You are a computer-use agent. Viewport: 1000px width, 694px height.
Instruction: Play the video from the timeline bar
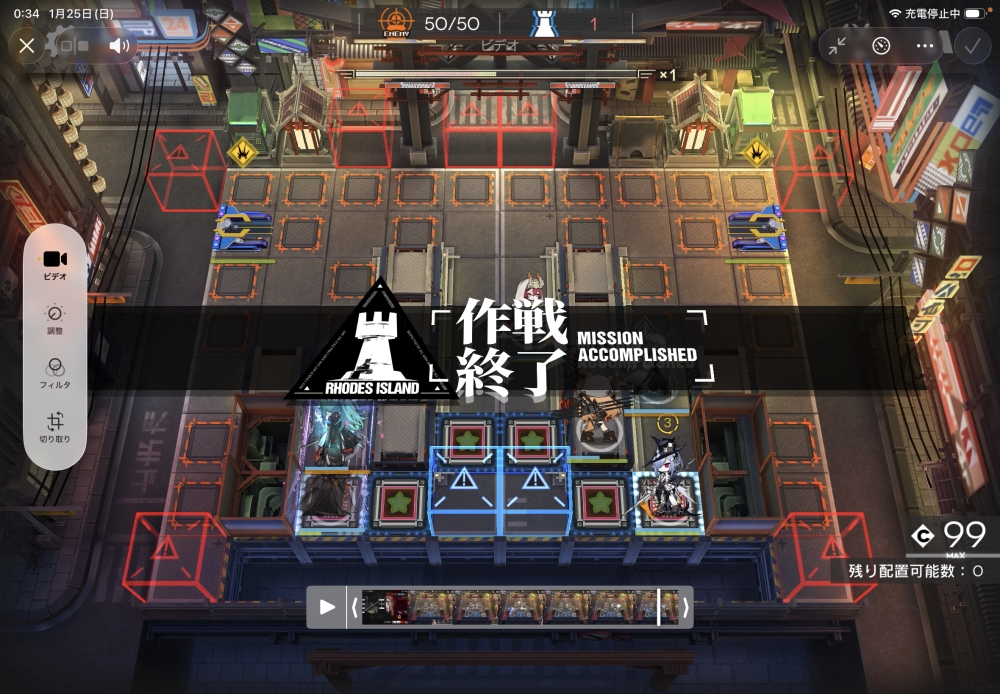pos(327,607)
